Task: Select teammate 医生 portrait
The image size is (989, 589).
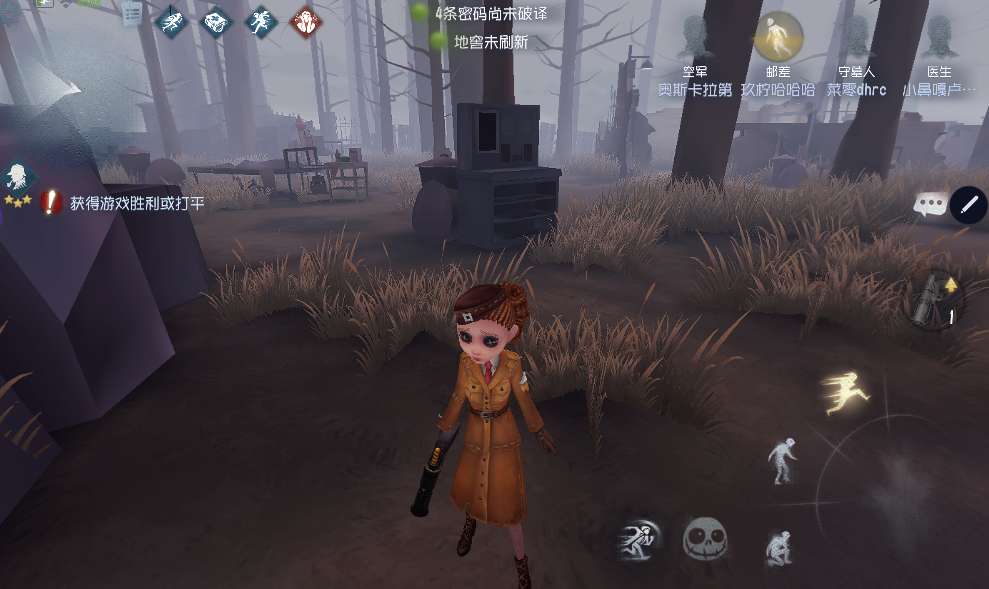Action: click(939, 38)
